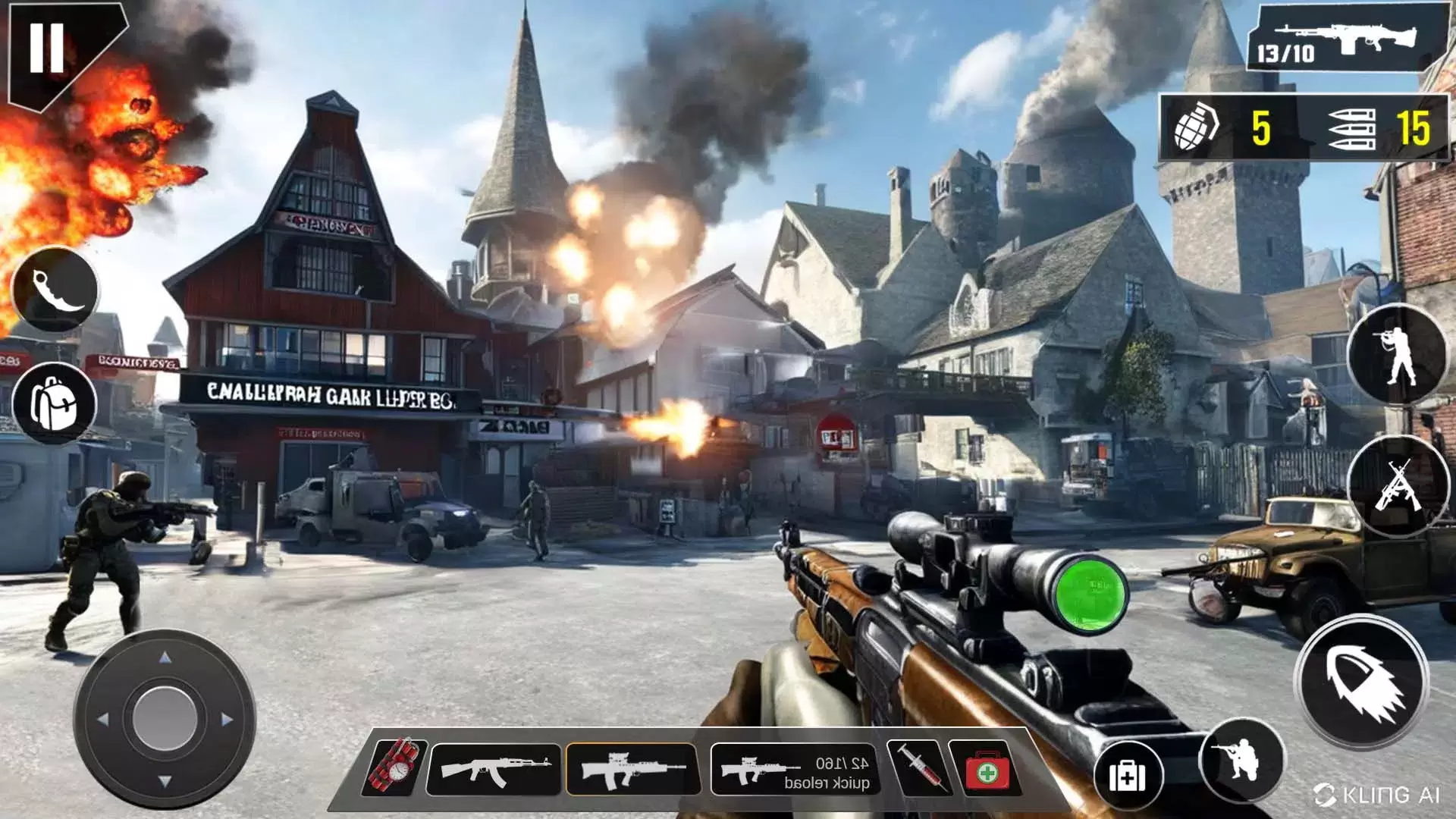This screenshot has width=1456, height=819.
Task: Choose the highlighted scoped rifle slot
Action: point(632,769)
